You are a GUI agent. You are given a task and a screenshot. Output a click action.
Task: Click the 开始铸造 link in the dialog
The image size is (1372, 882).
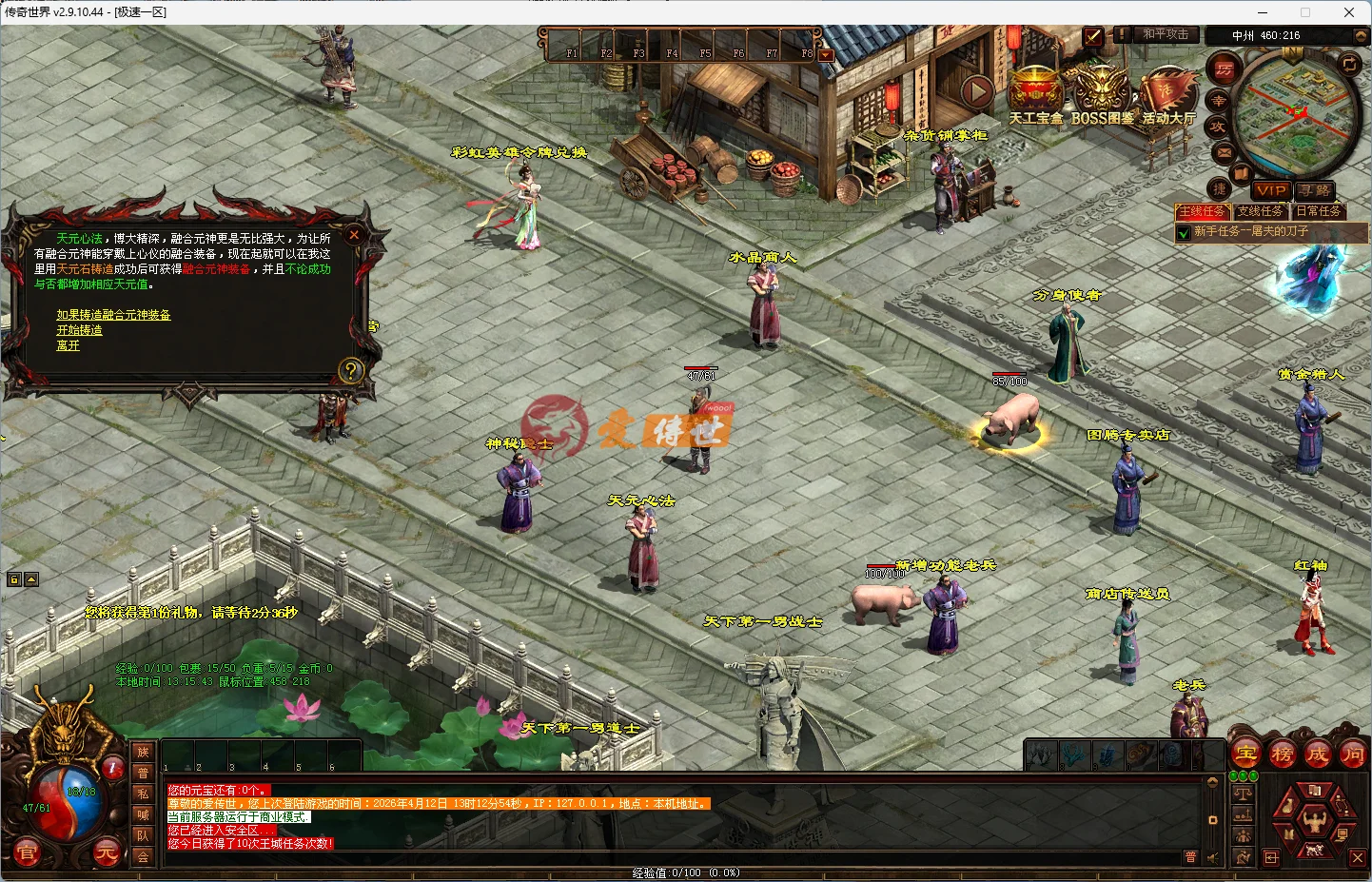tap(80, 329)
